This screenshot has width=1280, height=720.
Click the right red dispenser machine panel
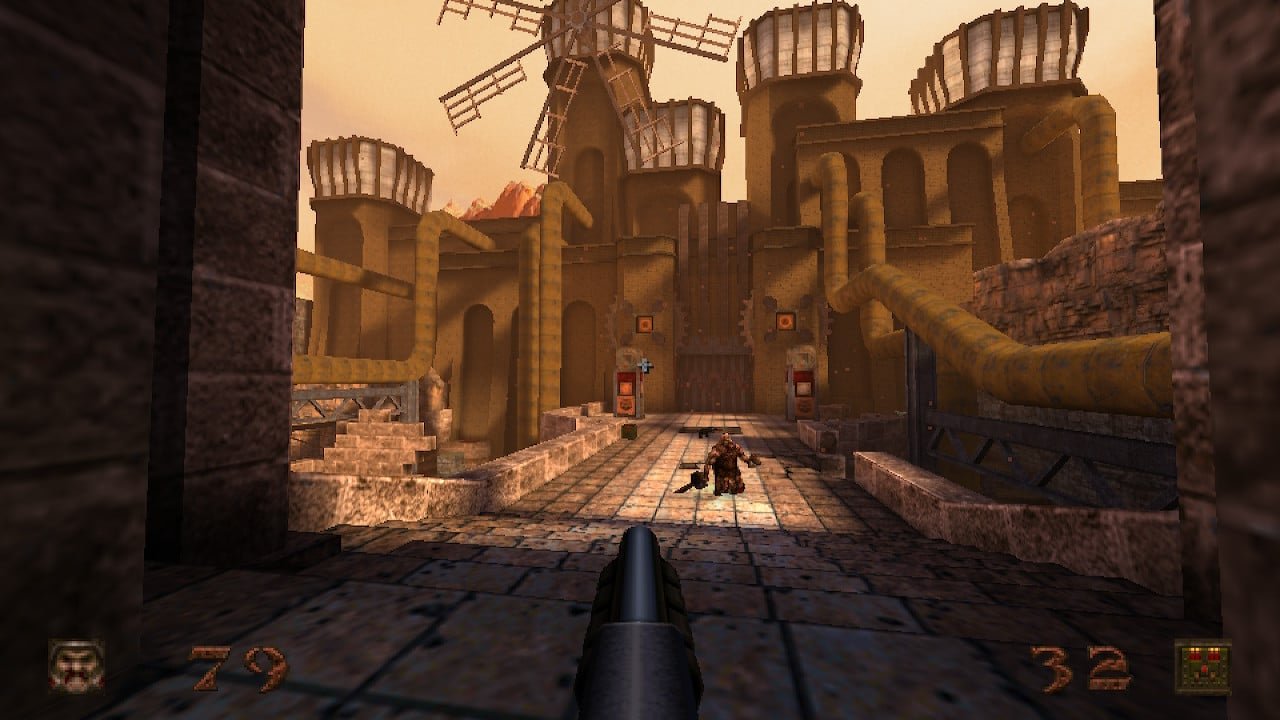tap(803, 390)
